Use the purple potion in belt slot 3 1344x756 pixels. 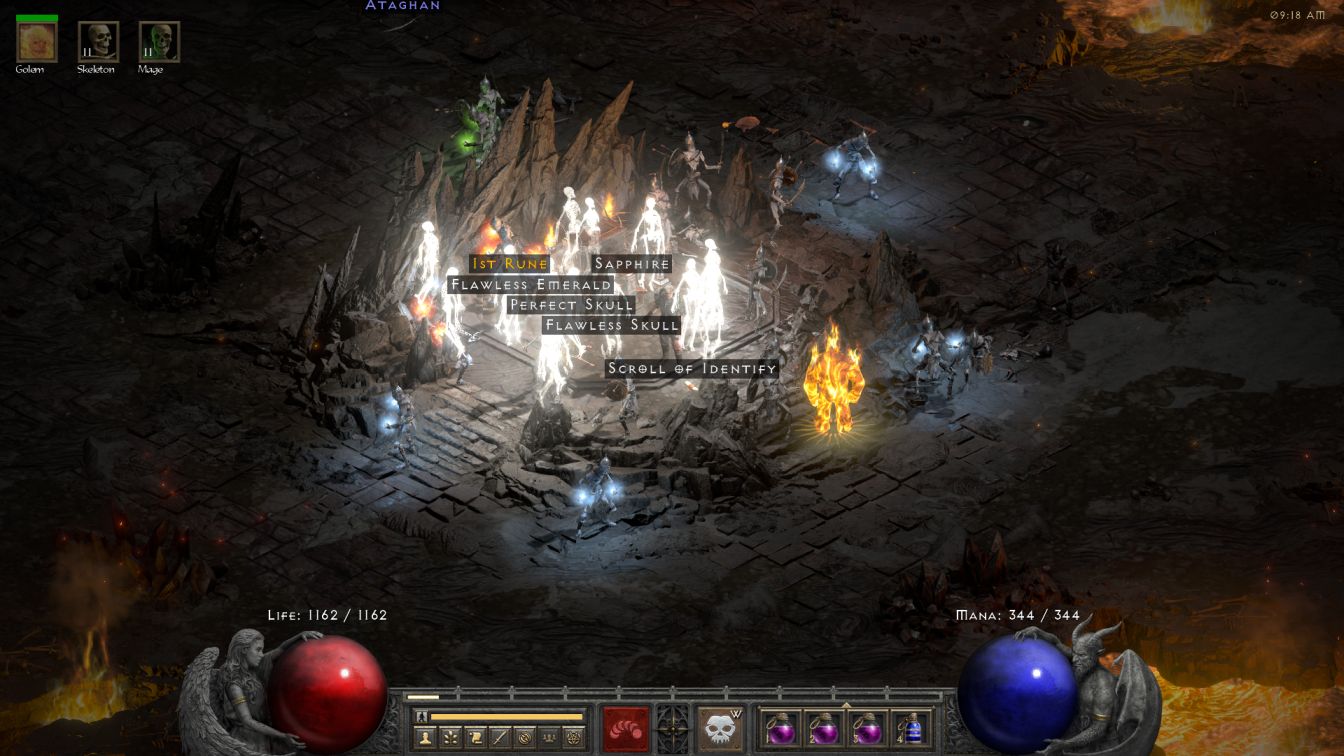[867, 728]
